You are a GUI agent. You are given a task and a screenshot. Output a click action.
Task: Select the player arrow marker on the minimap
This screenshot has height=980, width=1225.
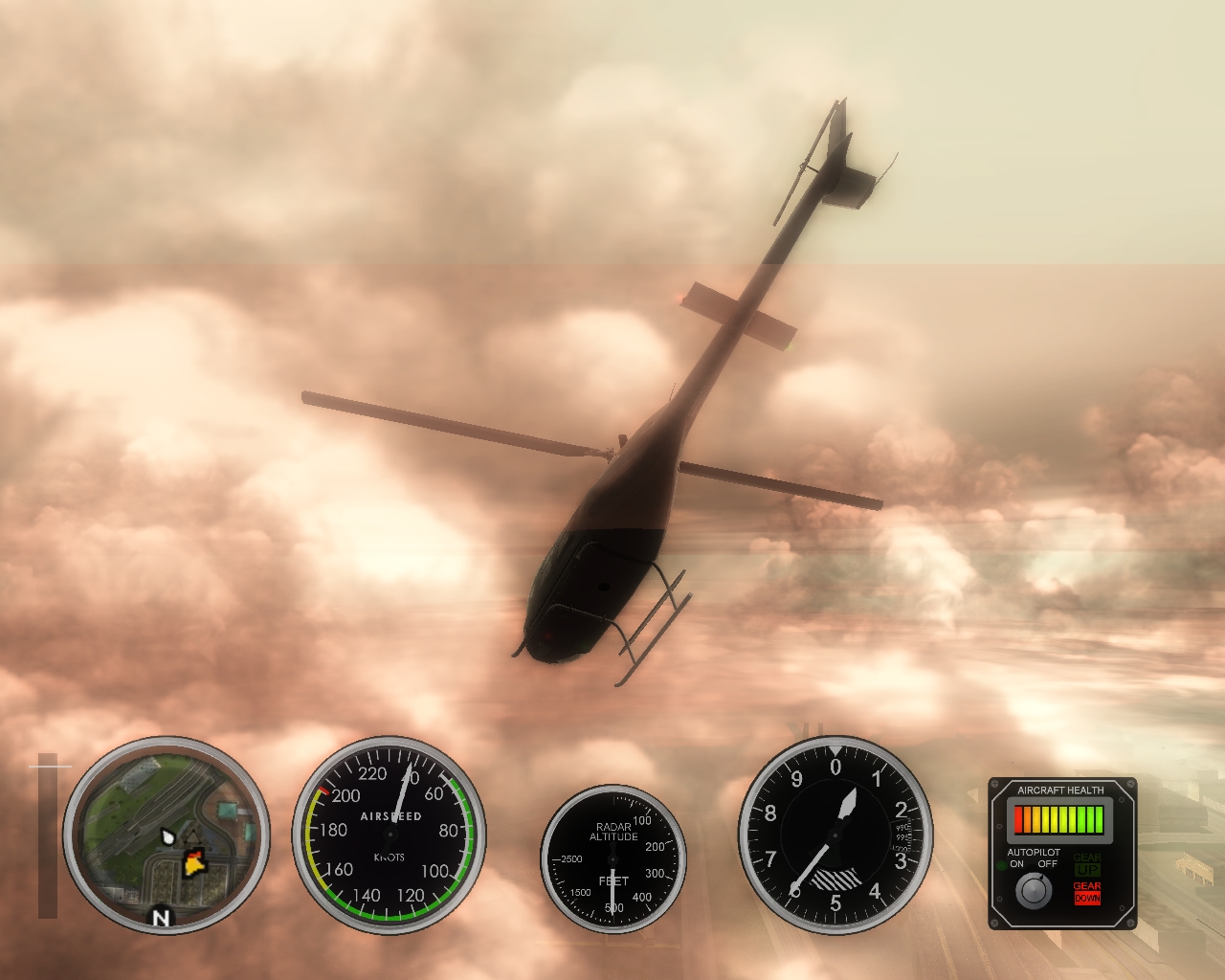[167, 835]
